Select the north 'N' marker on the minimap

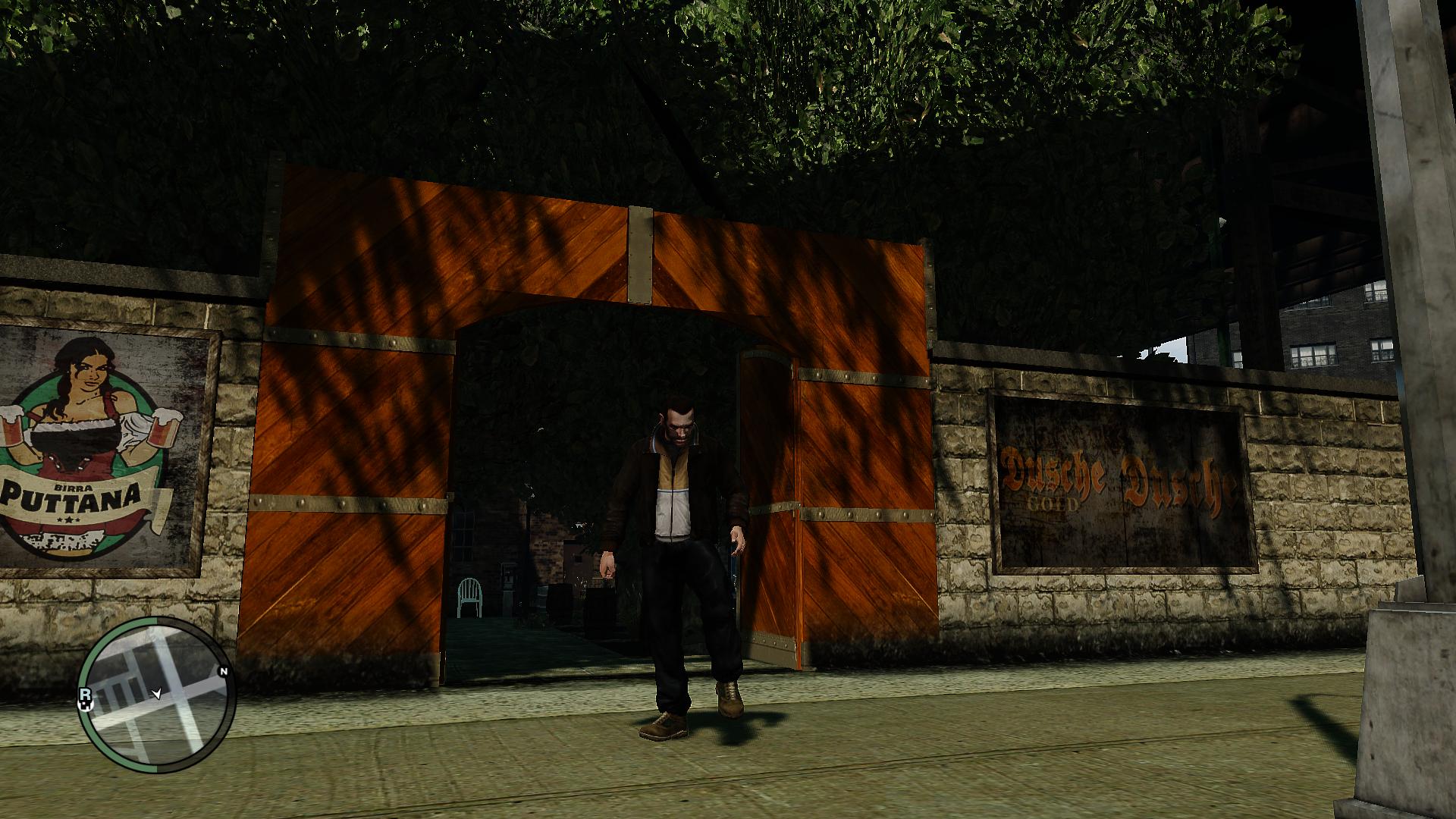coord(224,670)
